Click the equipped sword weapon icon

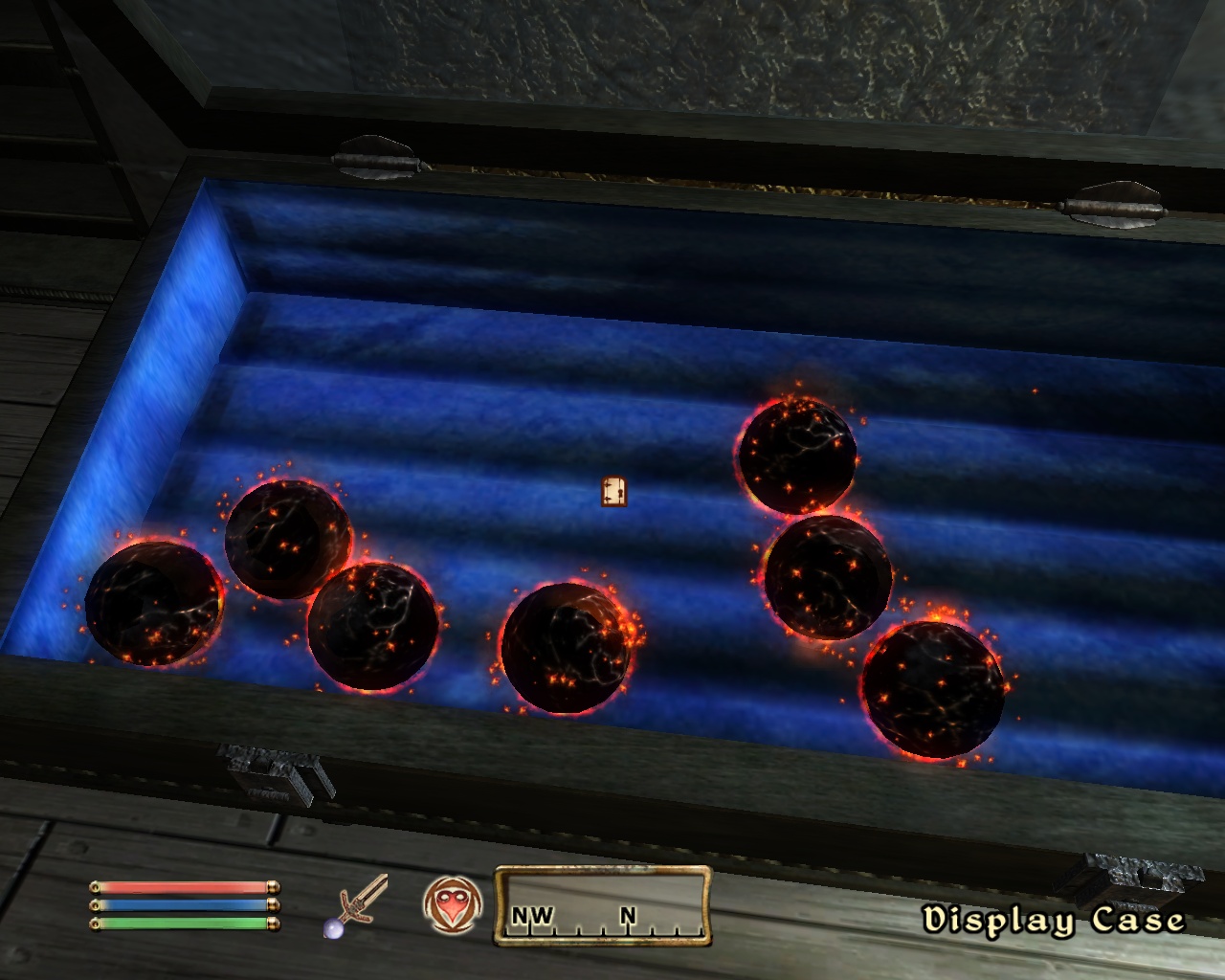pos(358,905)
